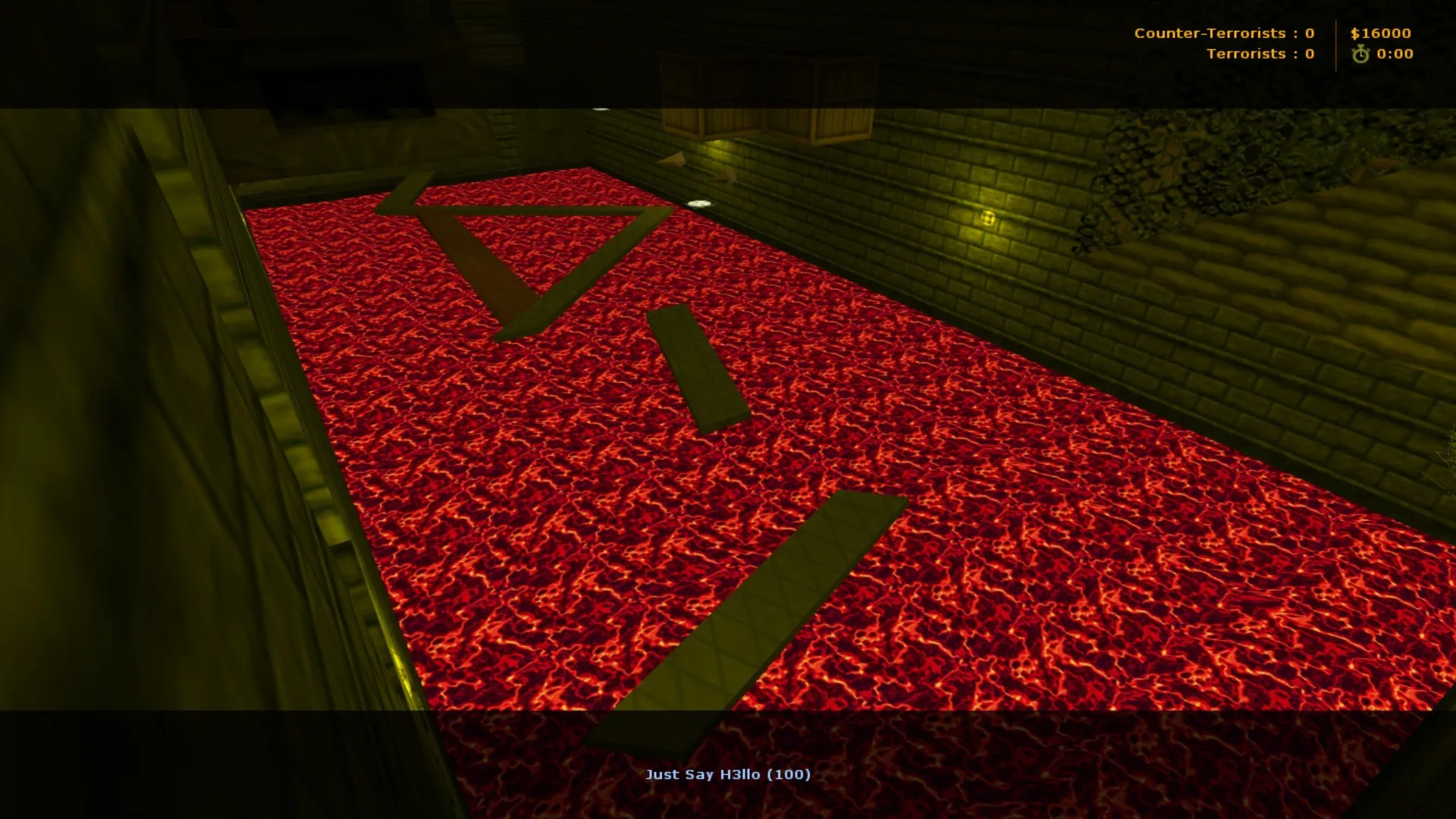Click the 'Just Say H3llo (100)' map text
This screenshot has height=819, width=1456.
click(x=729, y=774)
